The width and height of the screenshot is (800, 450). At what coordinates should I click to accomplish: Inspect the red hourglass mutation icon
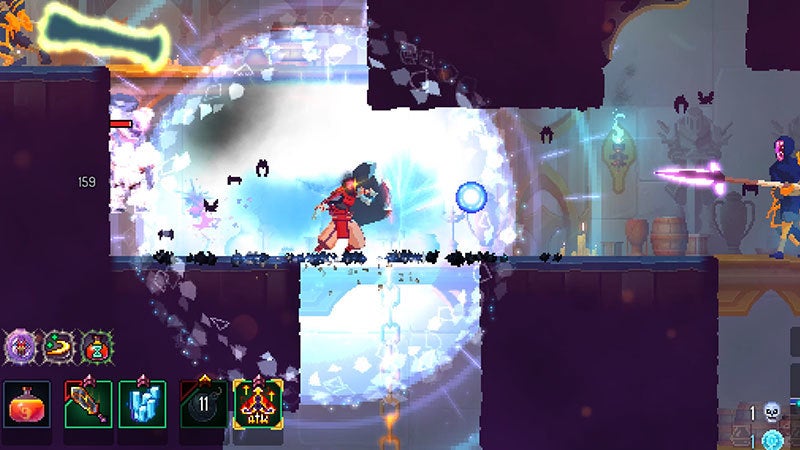[x=94, y=348]
